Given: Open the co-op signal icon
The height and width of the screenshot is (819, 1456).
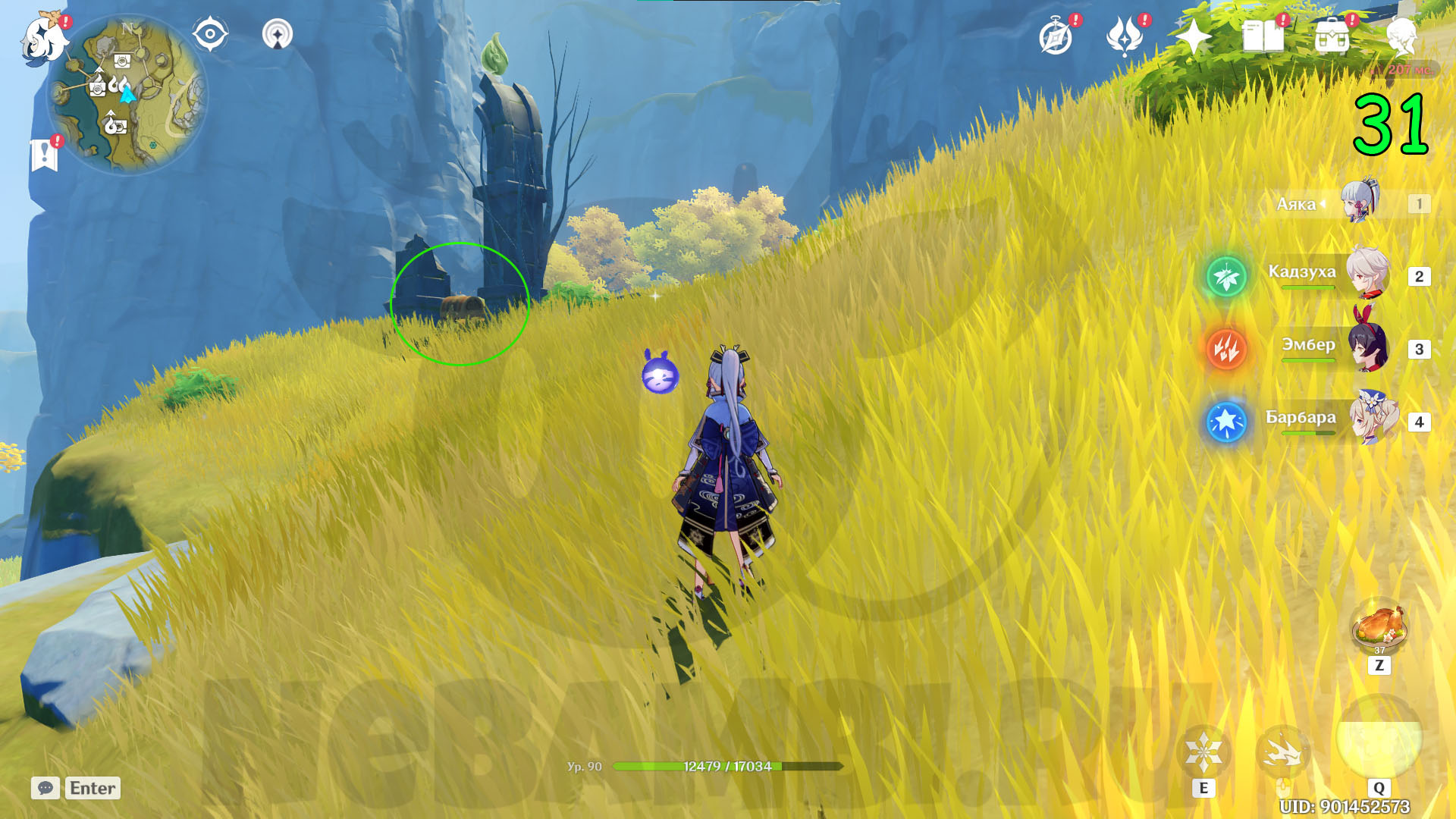Looking at the screenshot, I should point(277,34).
